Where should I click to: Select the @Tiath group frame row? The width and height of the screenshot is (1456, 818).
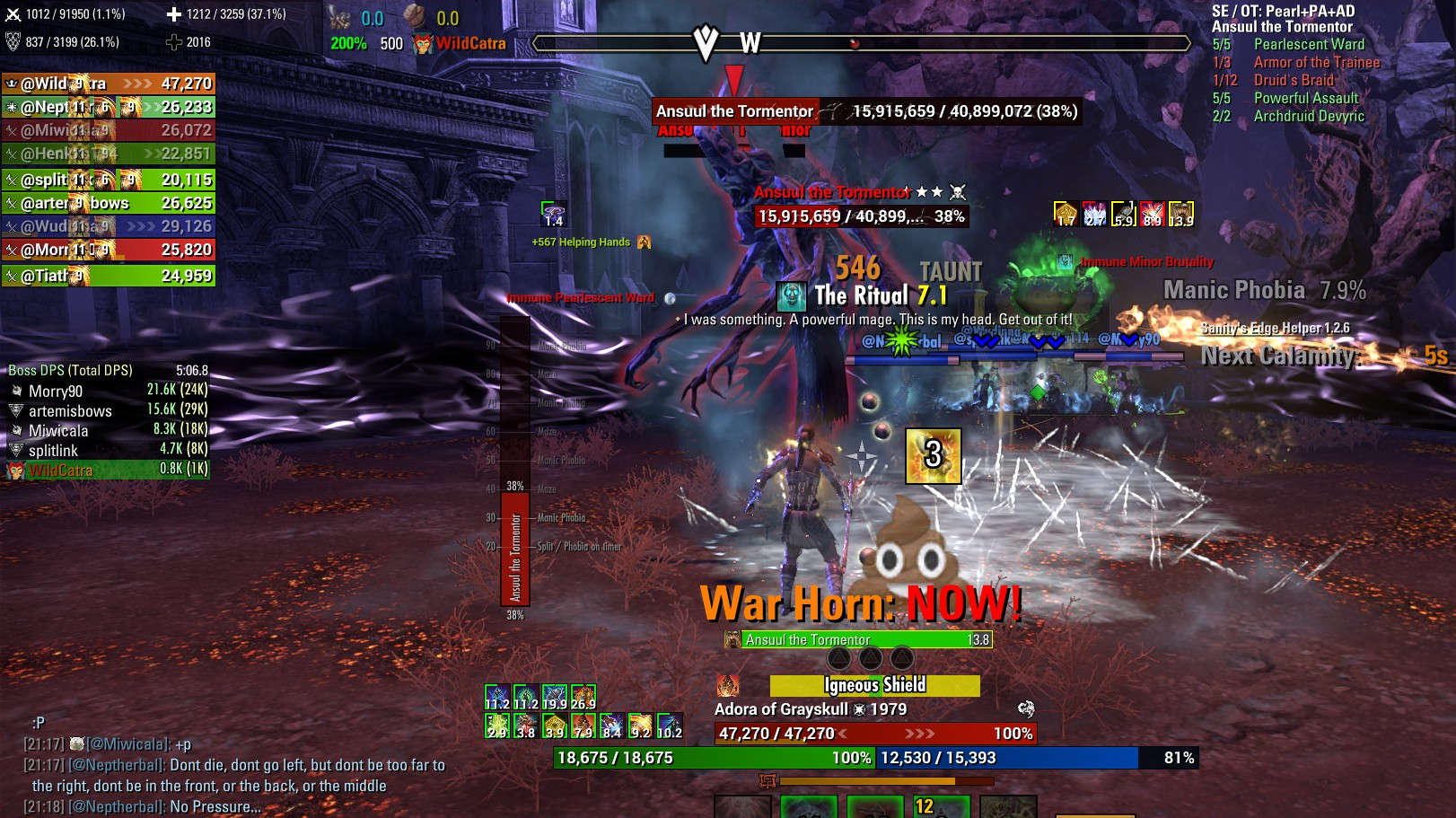coord(108,276)
